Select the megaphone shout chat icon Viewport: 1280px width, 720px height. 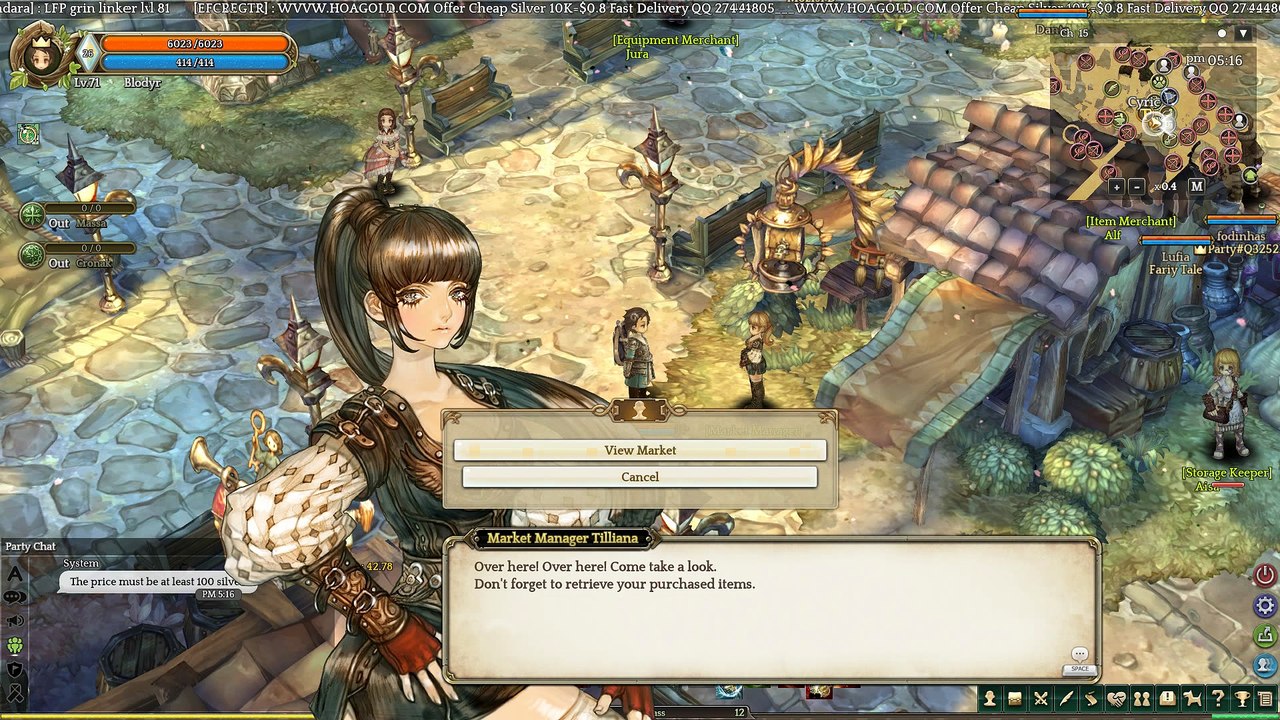[15, 621]
